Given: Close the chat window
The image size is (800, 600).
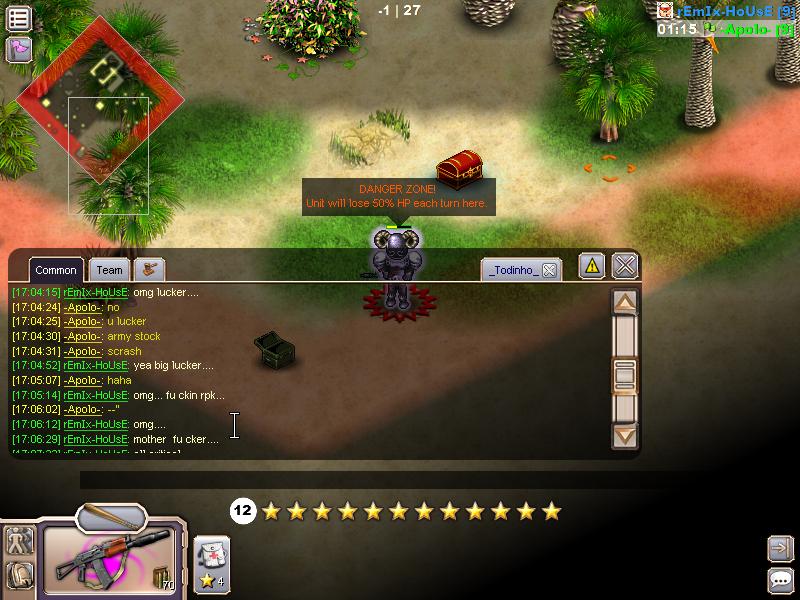Looking at the screenshot, I should [x=625, y=266].
